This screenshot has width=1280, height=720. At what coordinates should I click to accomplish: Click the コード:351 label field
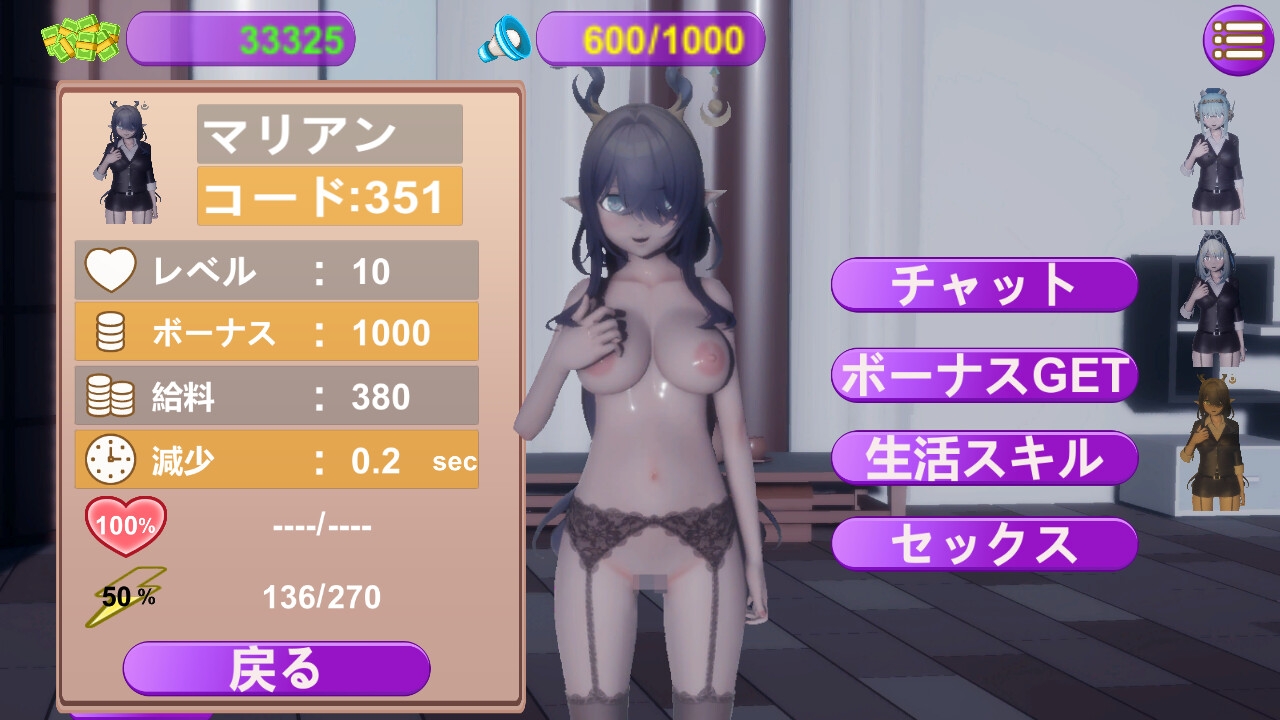(329, 197)
